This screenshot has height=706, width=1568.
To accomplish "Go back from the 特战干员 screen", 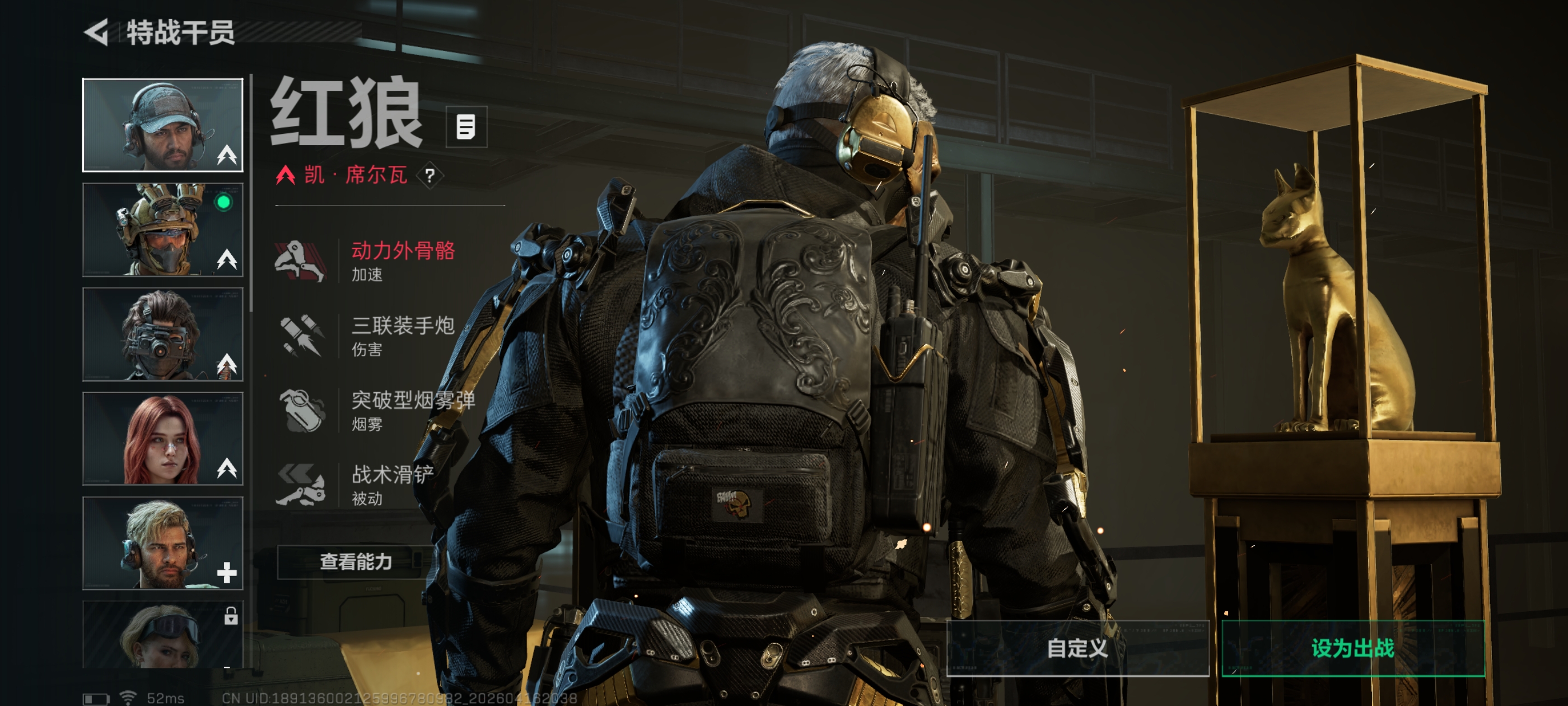I will click(x=97, y=32).
